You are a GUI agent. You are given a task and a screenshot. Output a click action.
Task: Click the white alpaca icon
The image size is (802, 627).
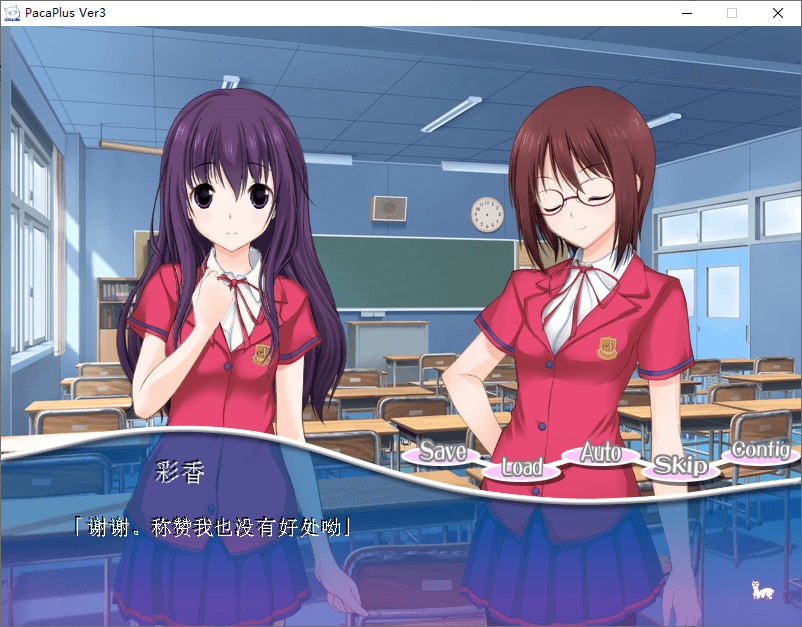point(762,591)
